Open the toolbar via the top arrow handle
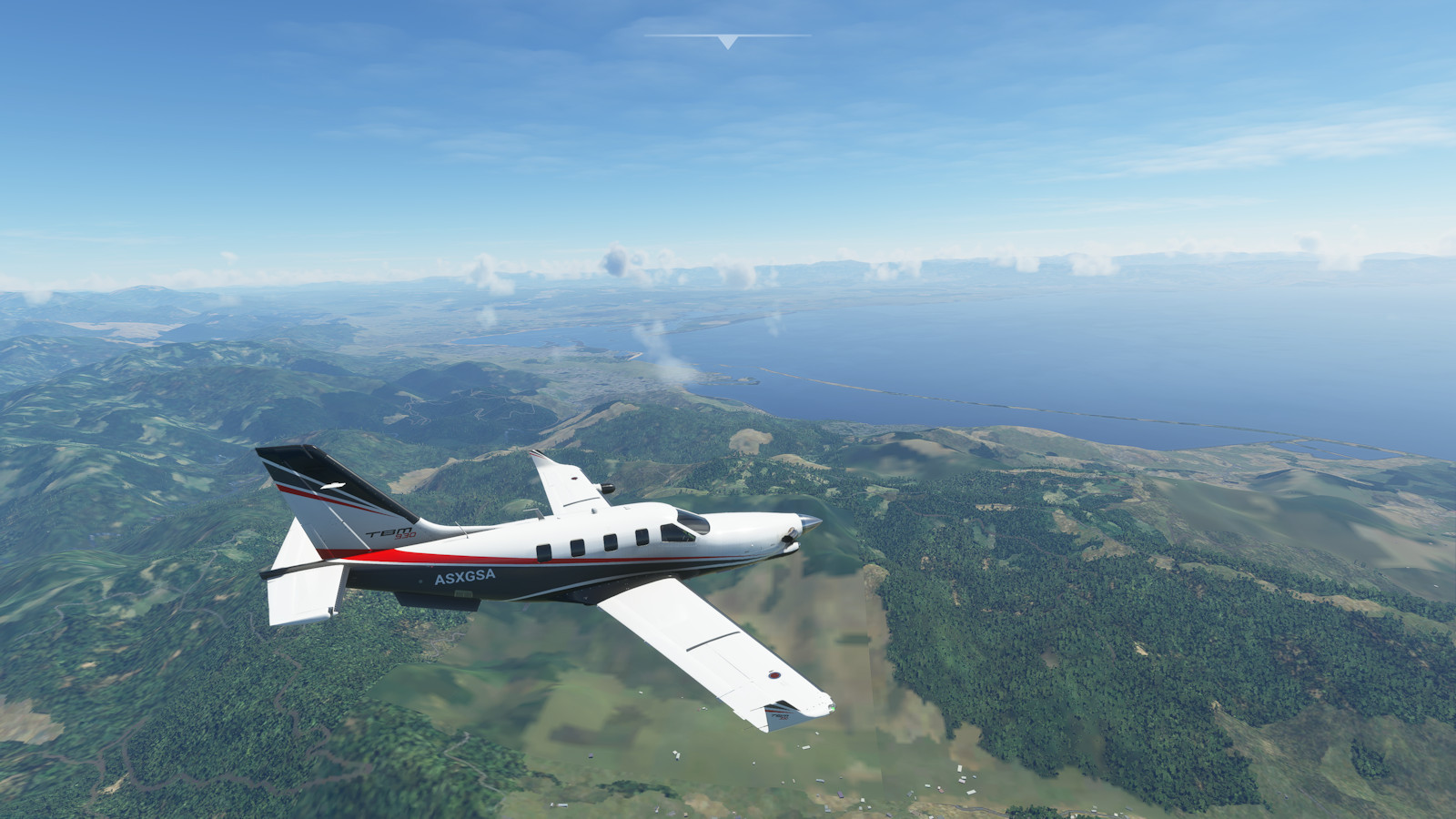Image resolution: width=1456 pixels, height=819 pixels. pyautogui.click(x=727, y=42)
